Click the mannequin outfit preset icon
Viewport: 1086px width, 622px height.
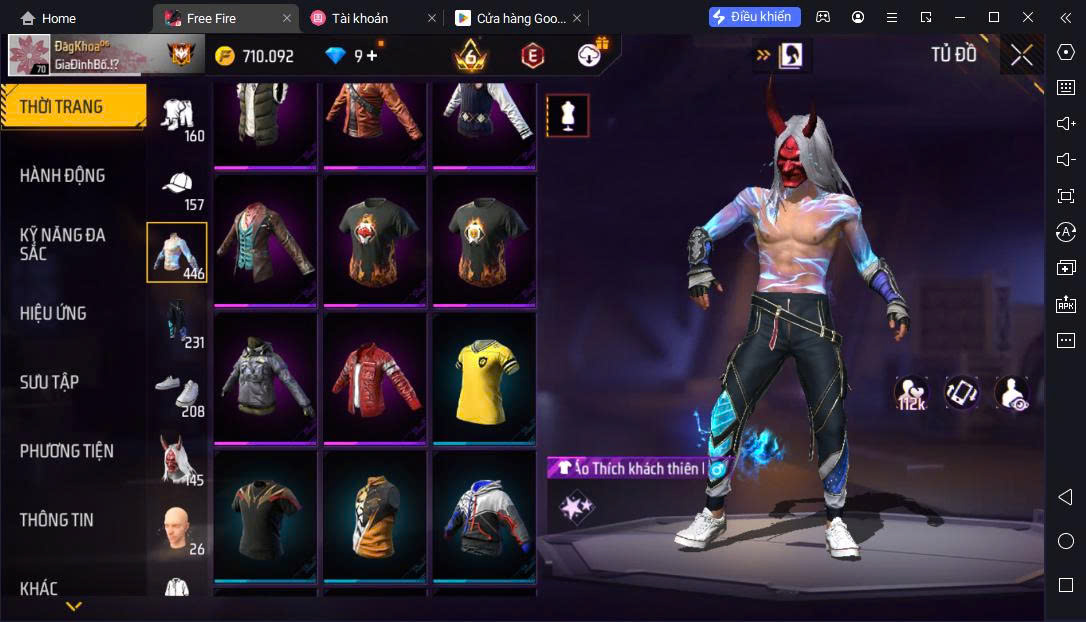click(568, 116)
